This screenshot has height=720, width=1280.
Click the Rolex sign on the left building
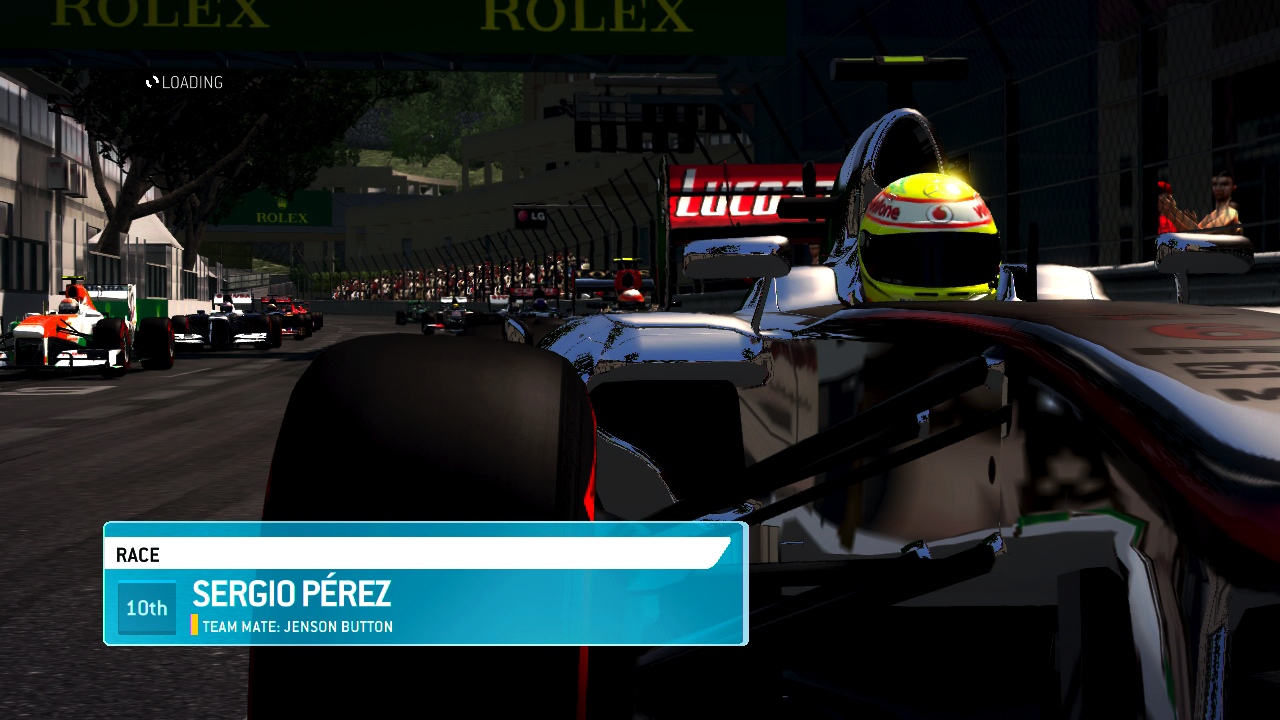[x=284, y=216]
